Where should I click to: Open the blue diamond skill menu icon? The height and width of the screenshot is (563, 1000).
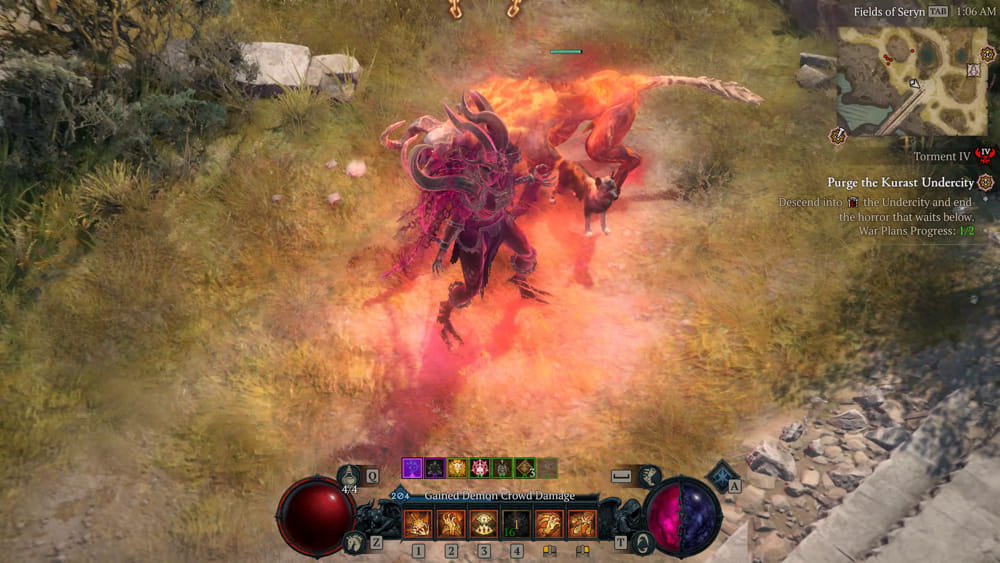tap(721, 474)
